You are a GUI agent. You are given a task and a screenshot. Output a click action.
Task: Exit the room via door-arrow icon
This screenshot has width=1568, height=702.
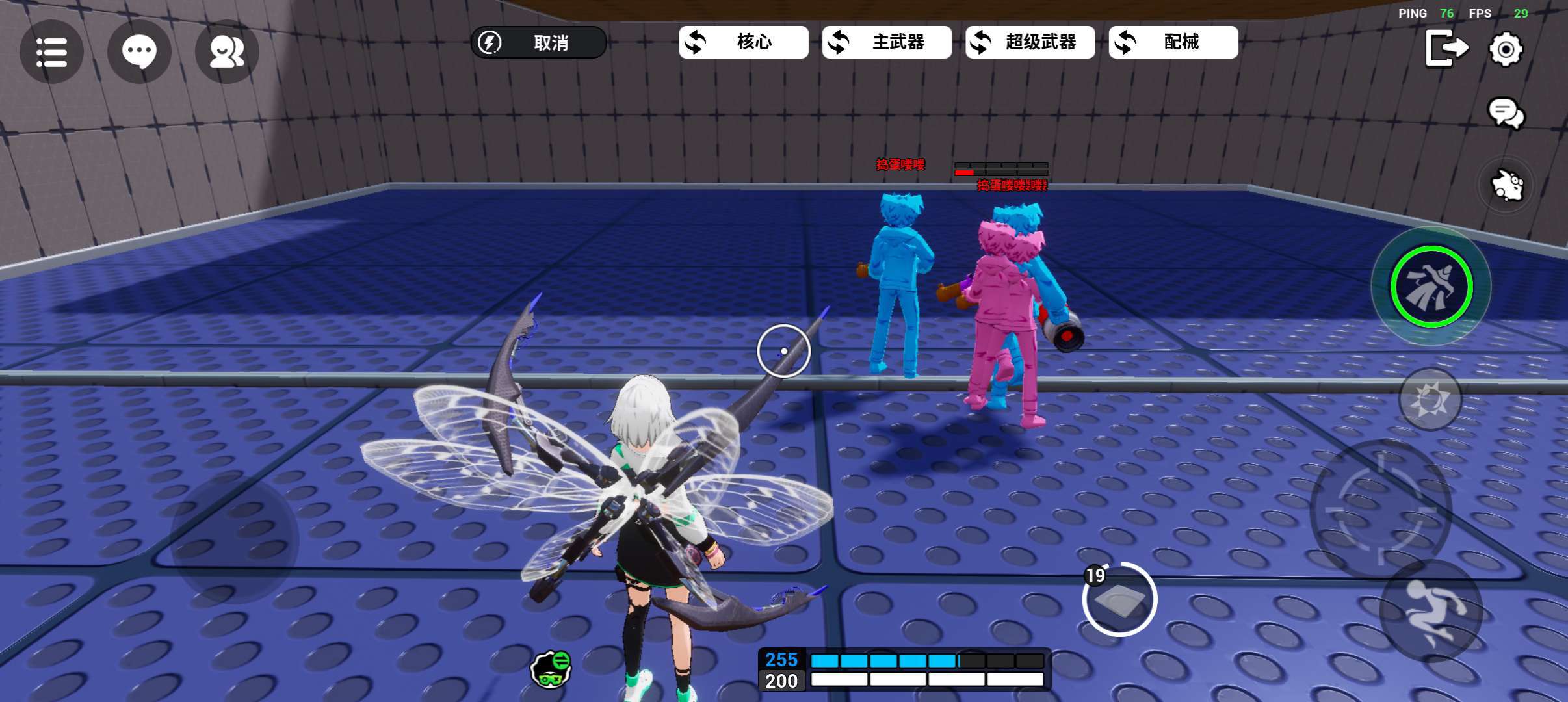point(1446,49)
